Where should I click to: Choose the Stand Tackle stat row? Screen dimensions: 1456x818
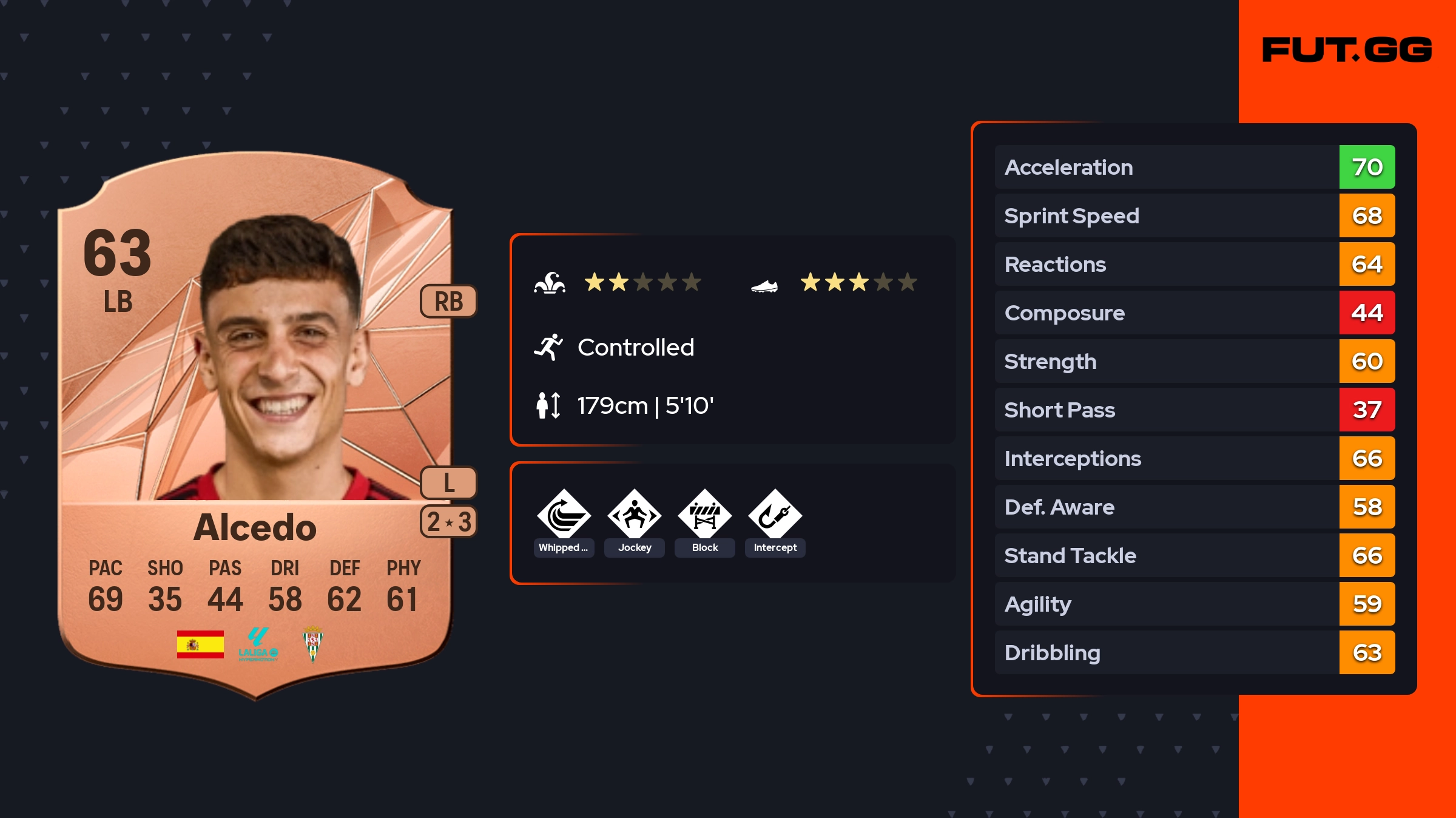pos(1195,555)
